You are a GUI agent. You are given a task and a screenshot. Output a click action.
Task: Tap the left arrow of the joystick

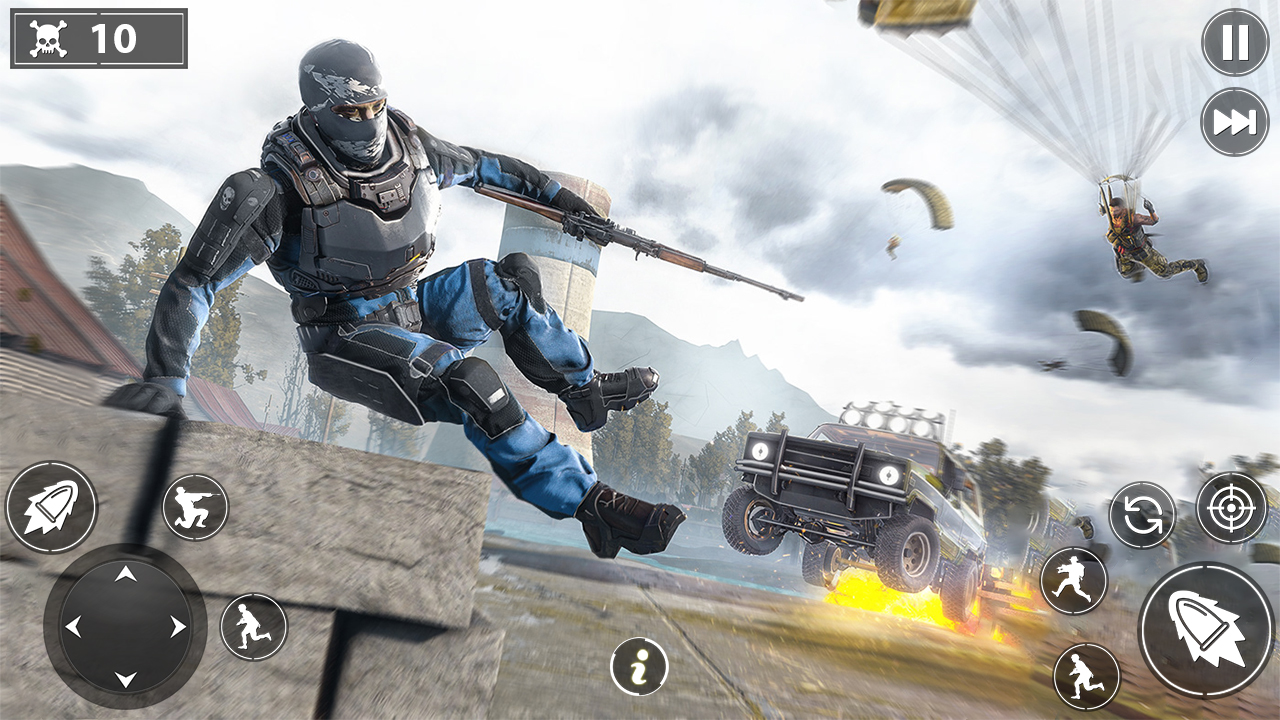point(77,625)
